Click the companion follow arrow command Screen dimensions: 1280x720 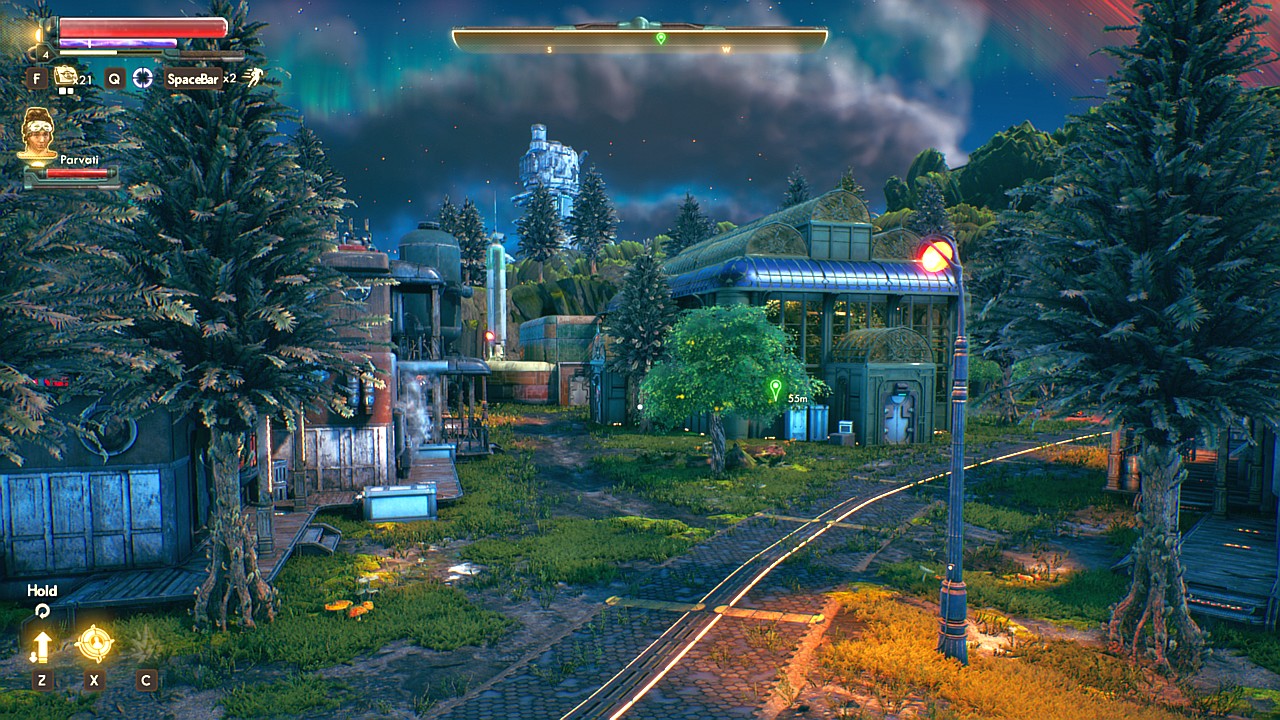41,646
